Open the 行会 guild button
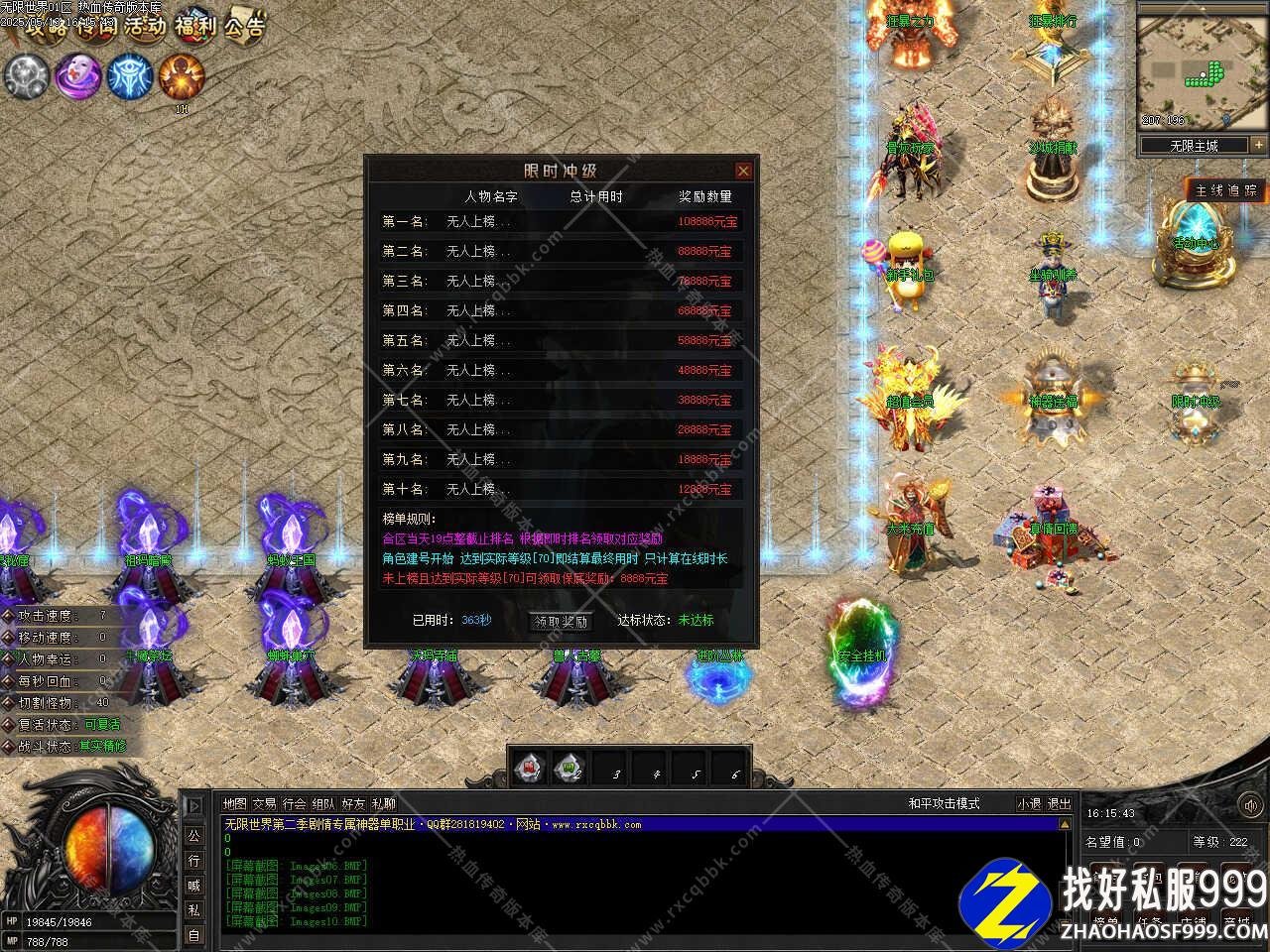The width and height of the screenshot is (1270, 952). pyautogui.click(x=294, y=804)
